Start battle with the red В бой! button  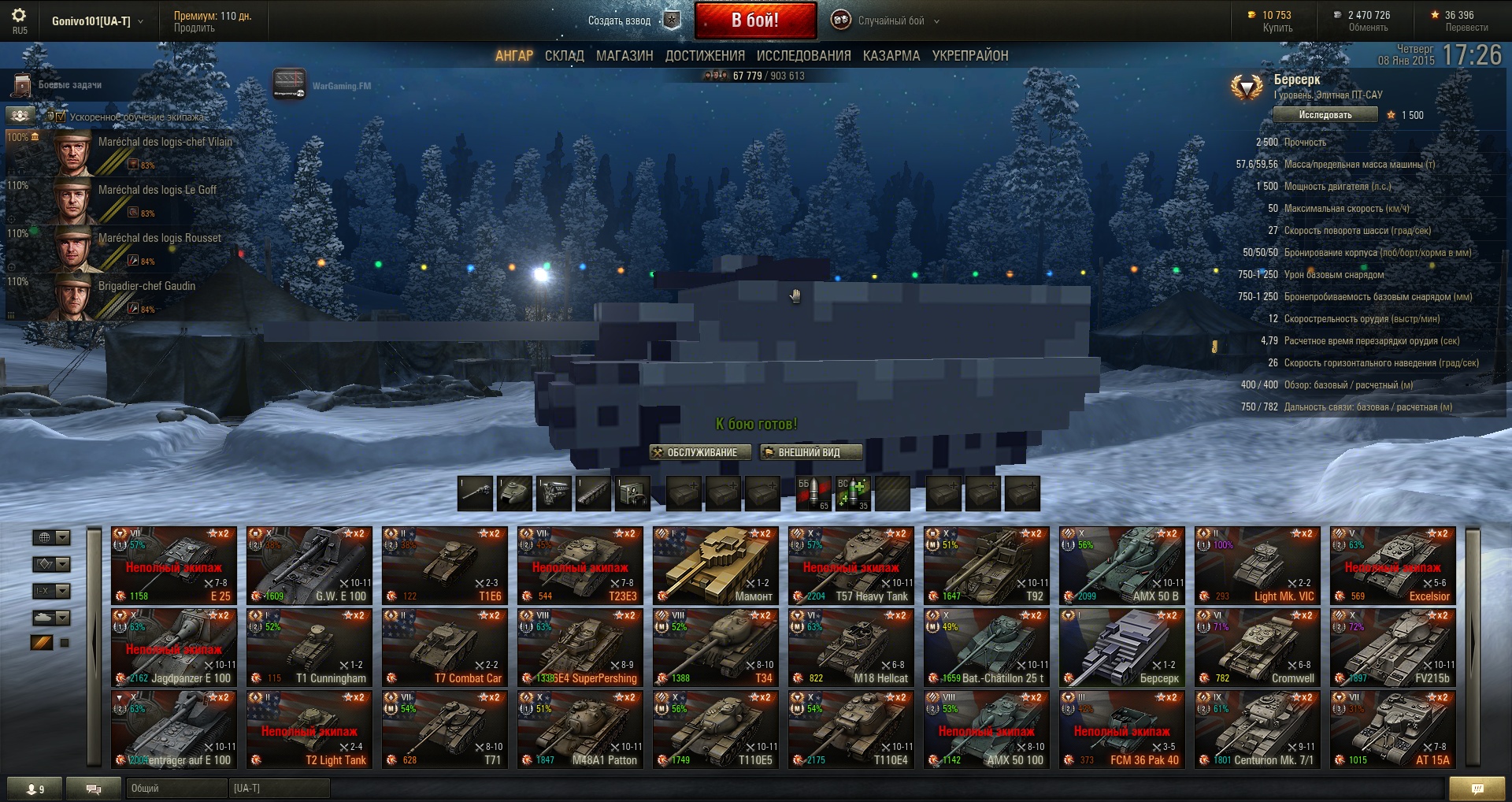pyautogui.click(x=755, y=20)
